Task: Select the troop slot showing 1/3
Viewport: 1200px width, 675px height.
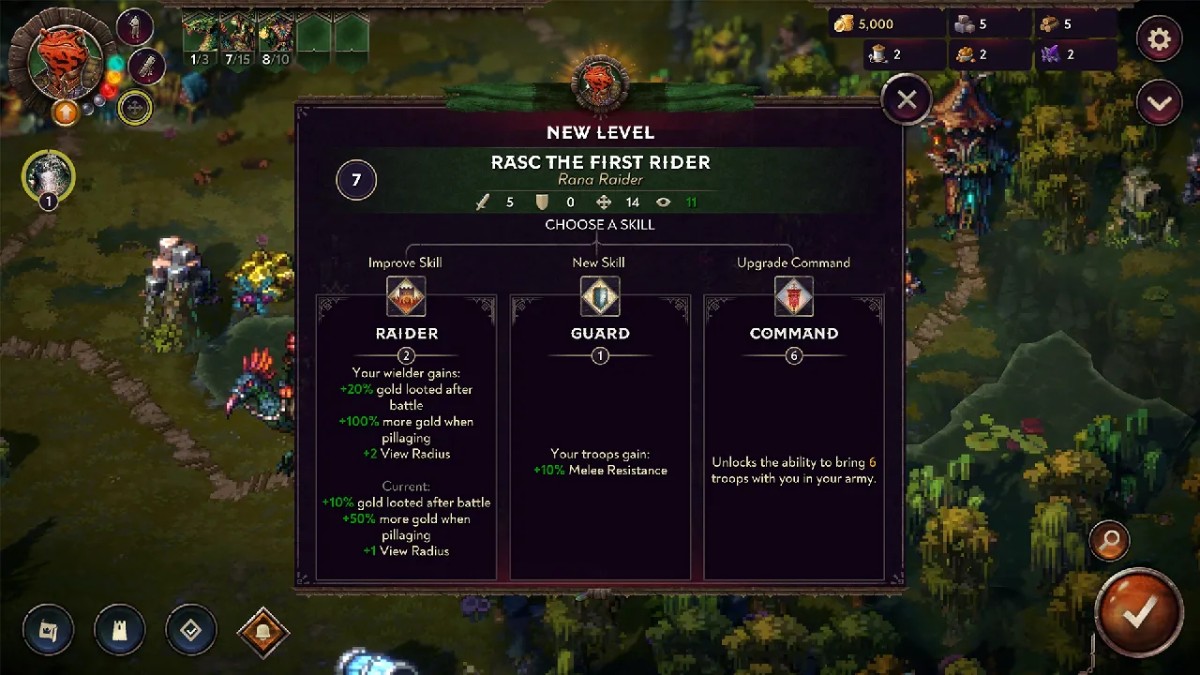Action: pos(200,38)
